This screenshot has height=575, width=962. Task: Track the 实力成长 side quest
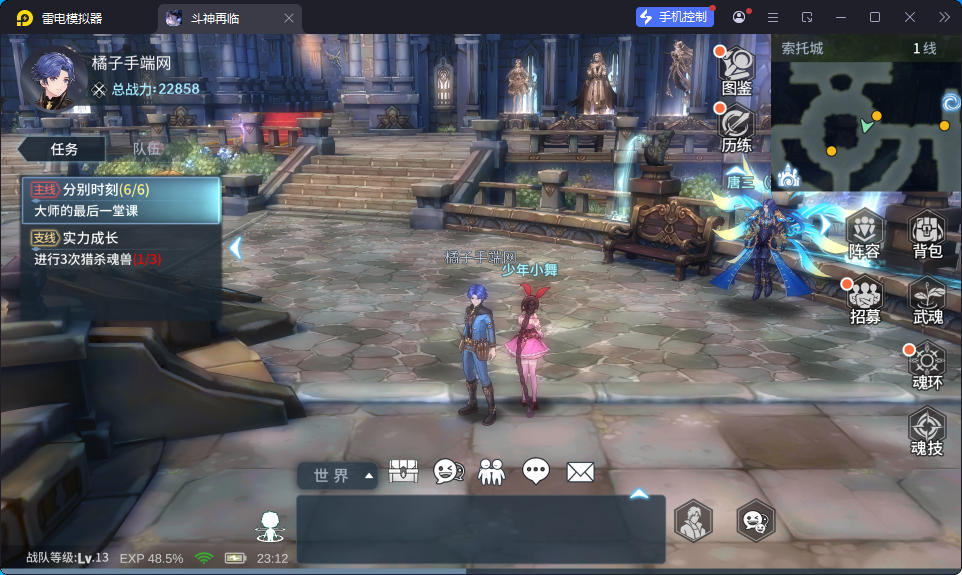pos(121,248)
